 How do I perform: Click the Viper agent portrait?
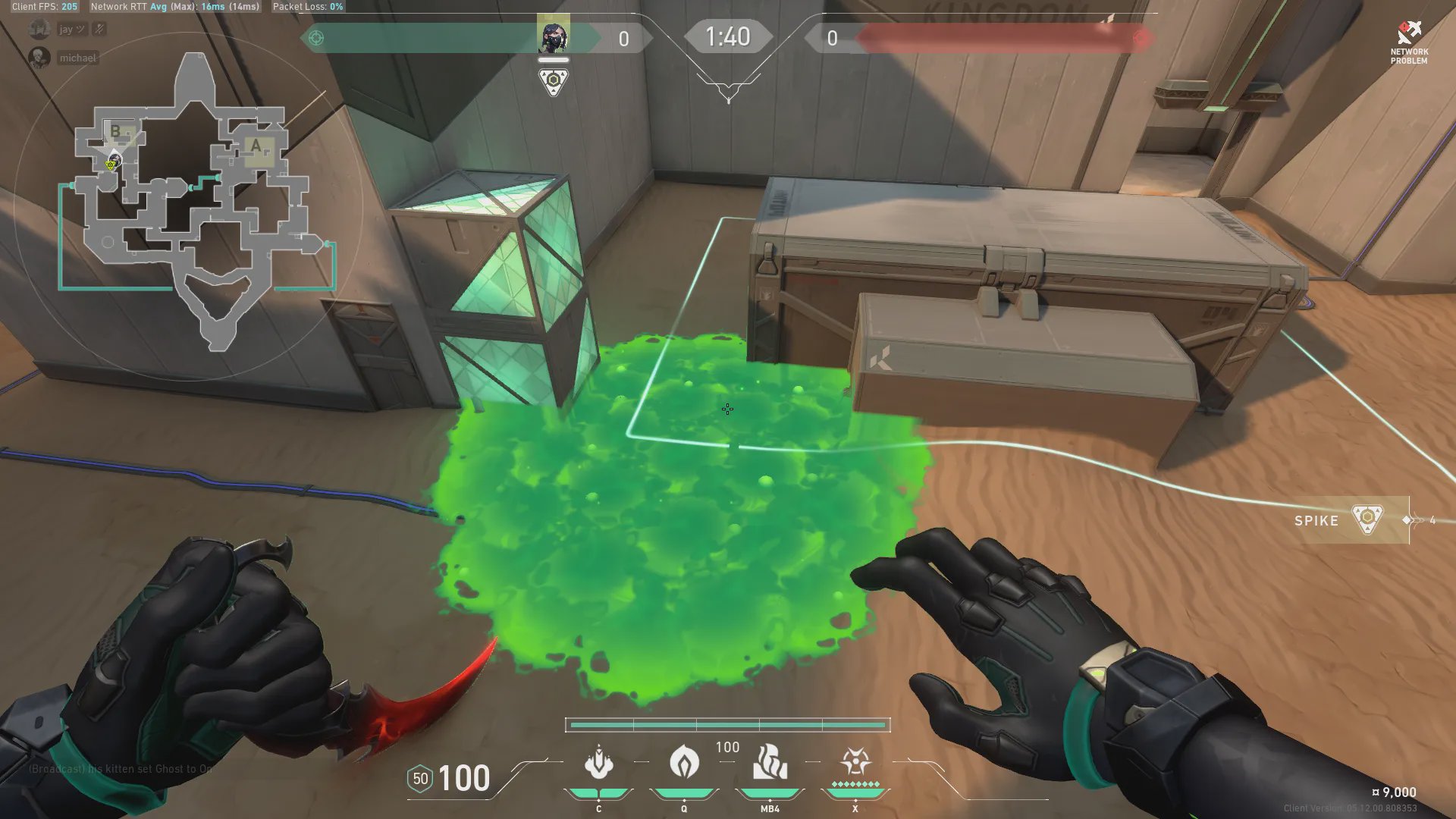[x=553, y=36]
